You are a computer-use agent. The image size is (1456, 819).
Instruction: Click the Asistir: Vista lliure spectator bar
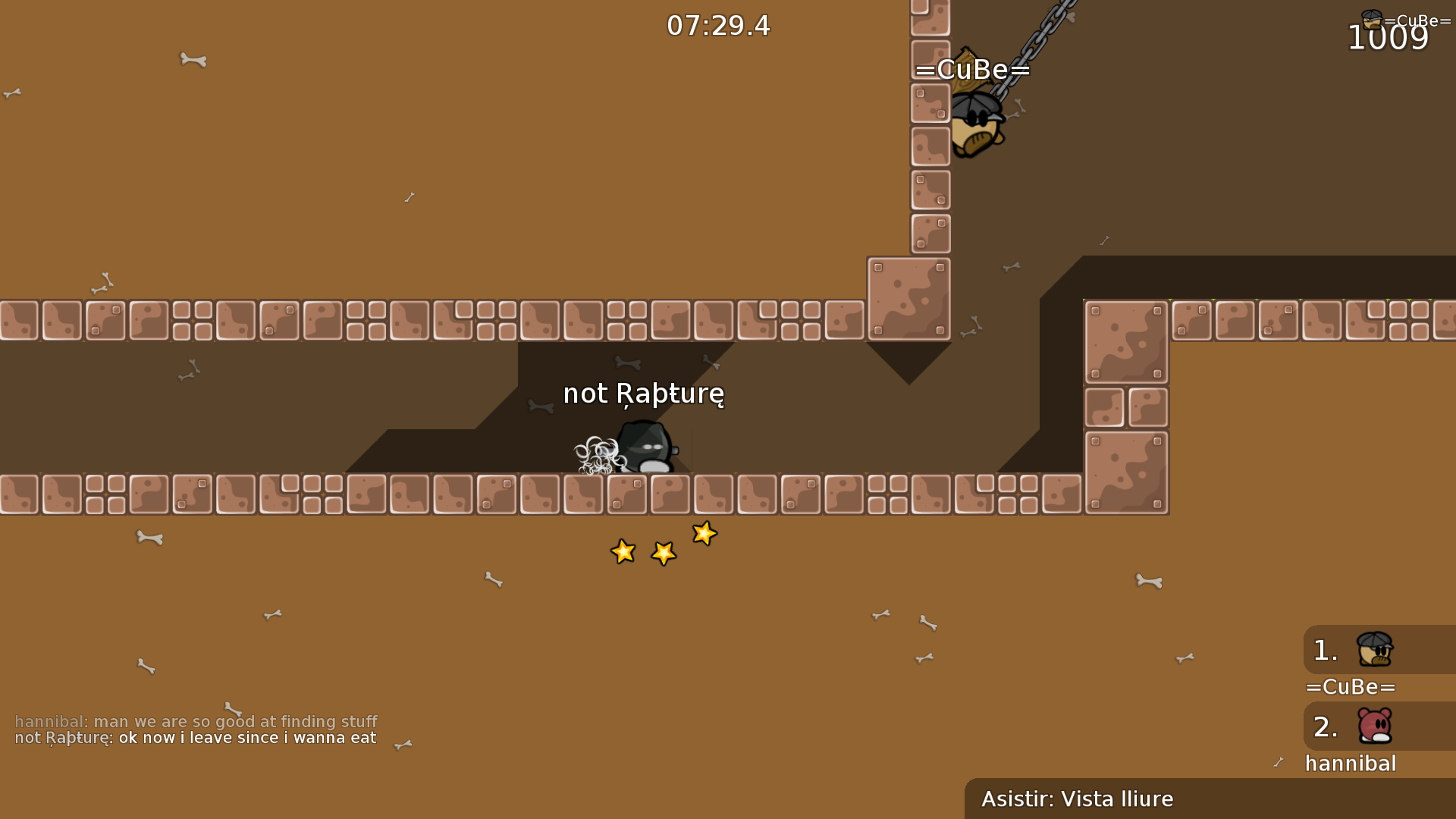pos(1077,799)
